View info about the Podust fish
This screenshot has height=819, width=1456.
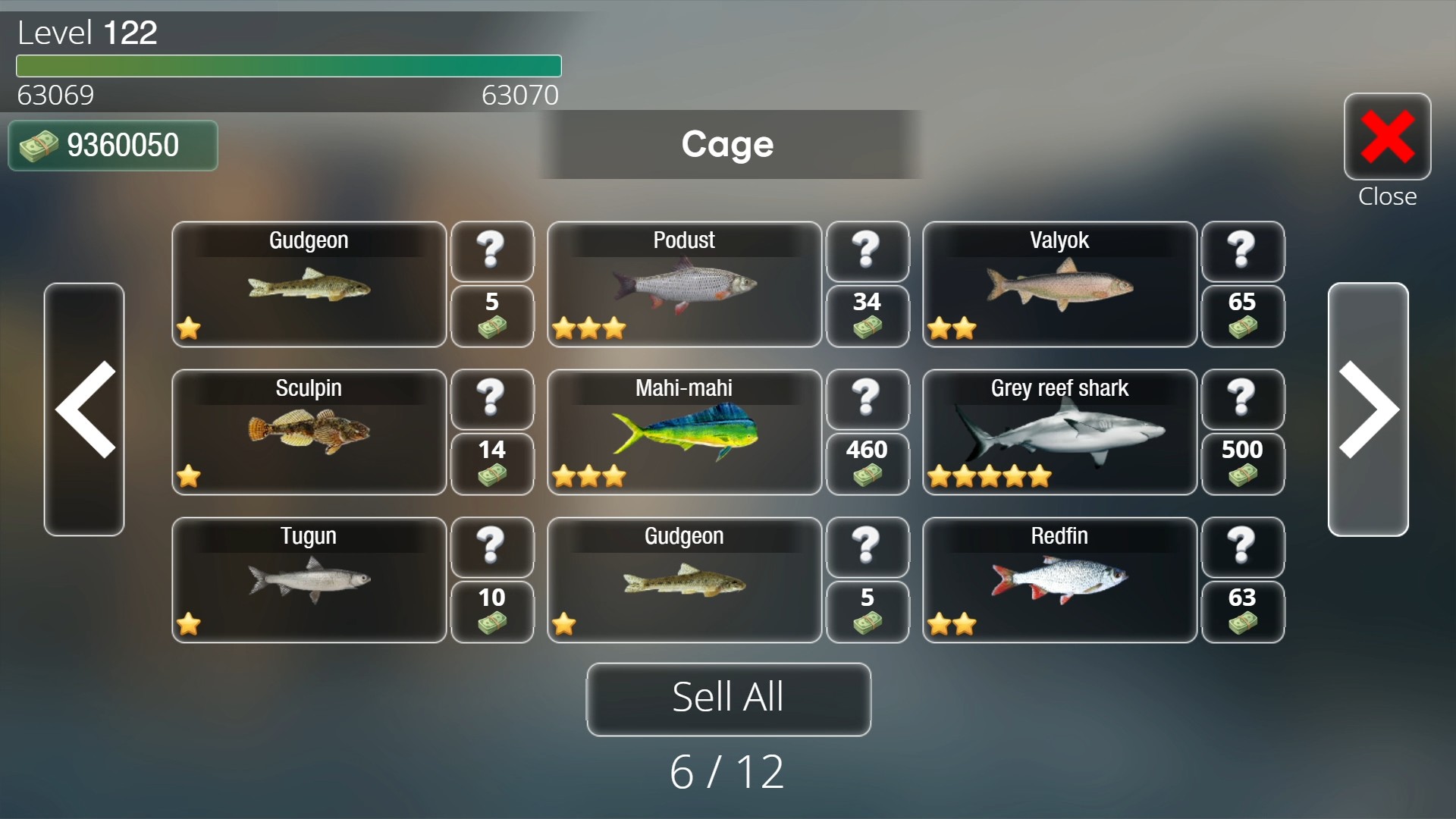pos(868,252)
